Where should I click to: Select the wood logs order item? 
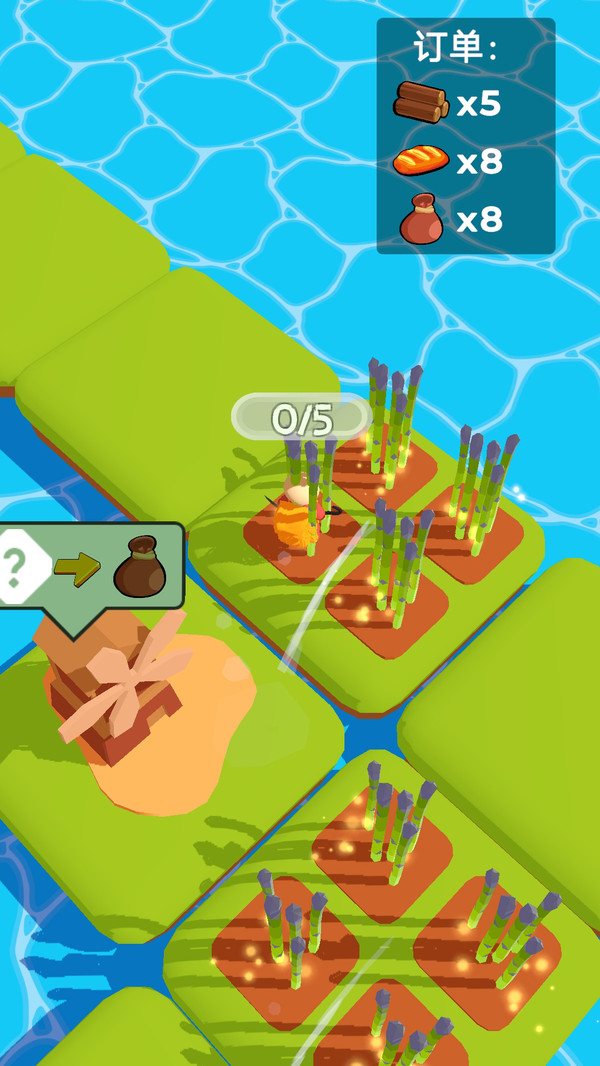click(421, 102)
